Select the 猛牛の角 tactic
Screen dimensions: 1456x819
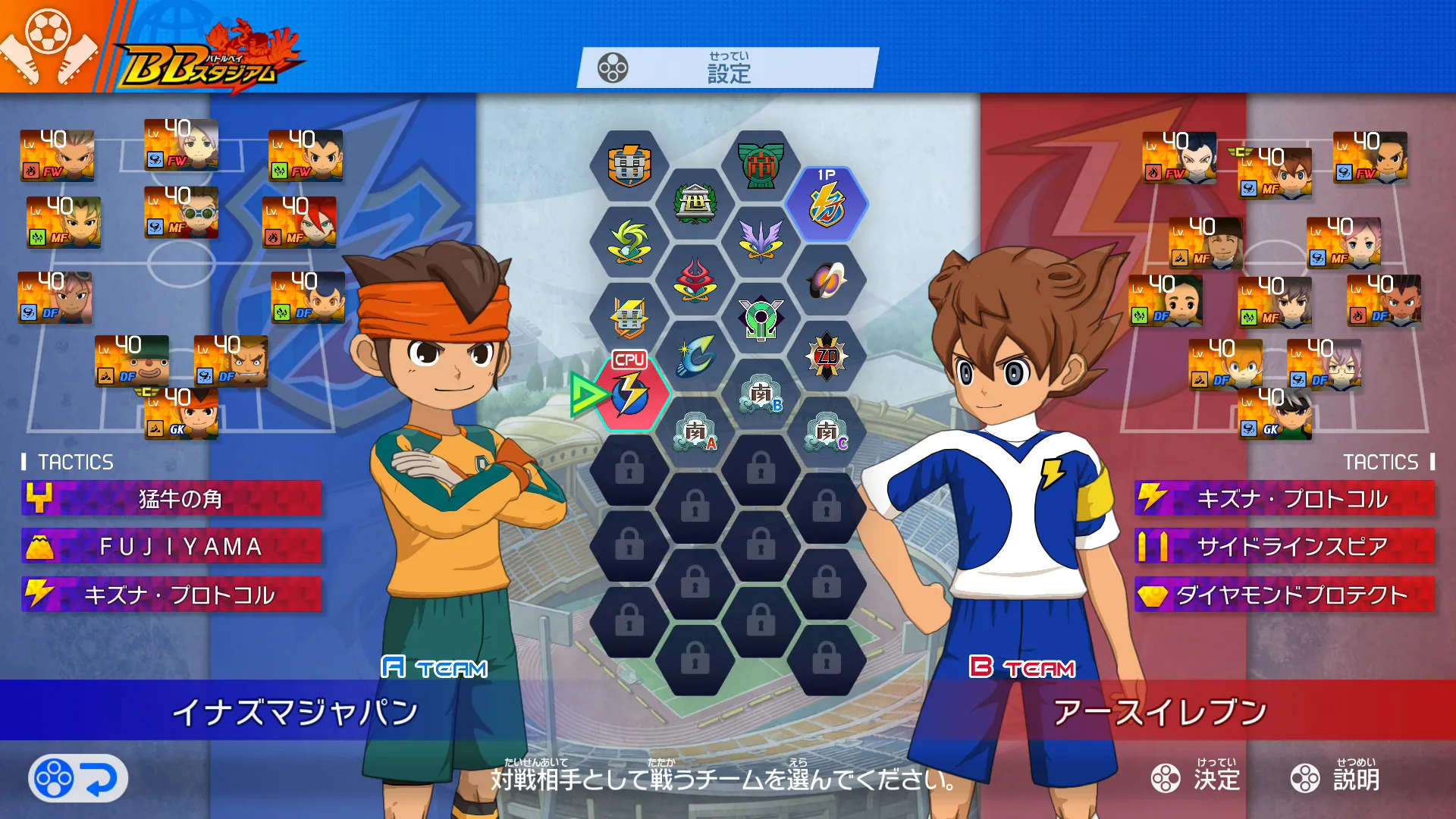click(172, 498)
